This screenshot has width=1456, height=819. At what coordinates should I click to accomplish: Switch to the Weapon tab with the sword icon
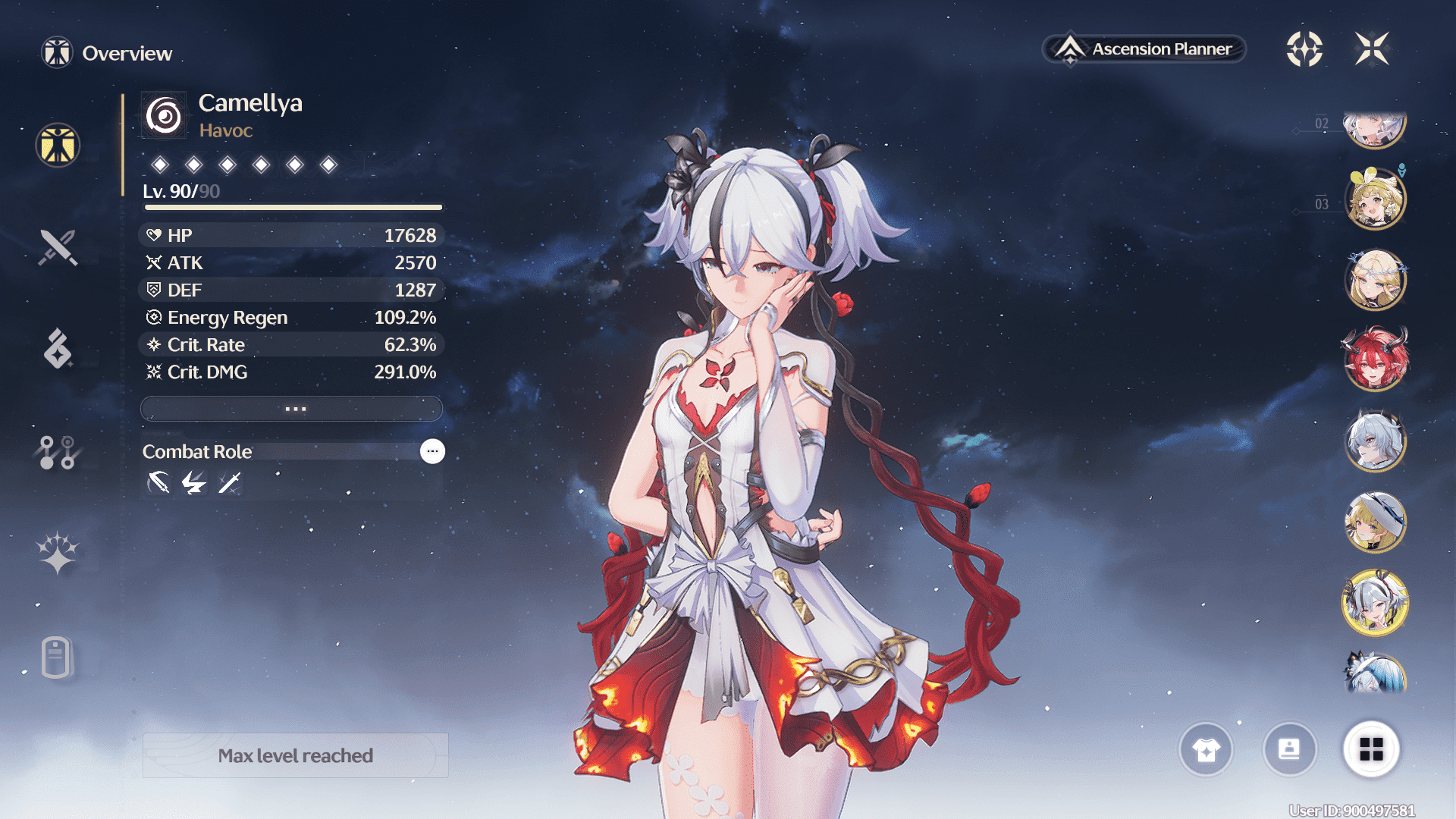(58, 247)
